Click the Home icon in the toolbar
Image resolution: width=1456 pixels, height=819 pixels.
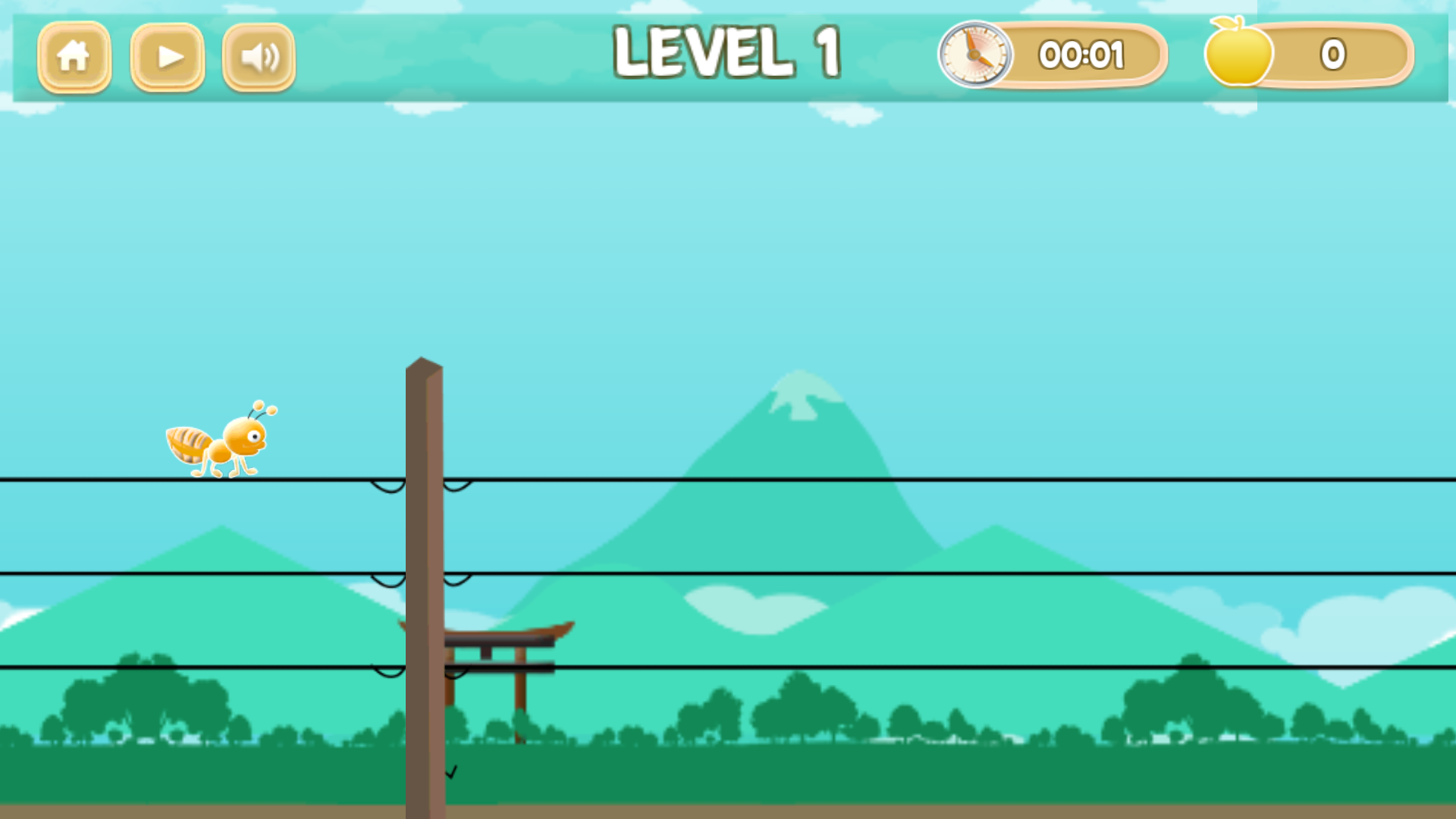[74, 55]
